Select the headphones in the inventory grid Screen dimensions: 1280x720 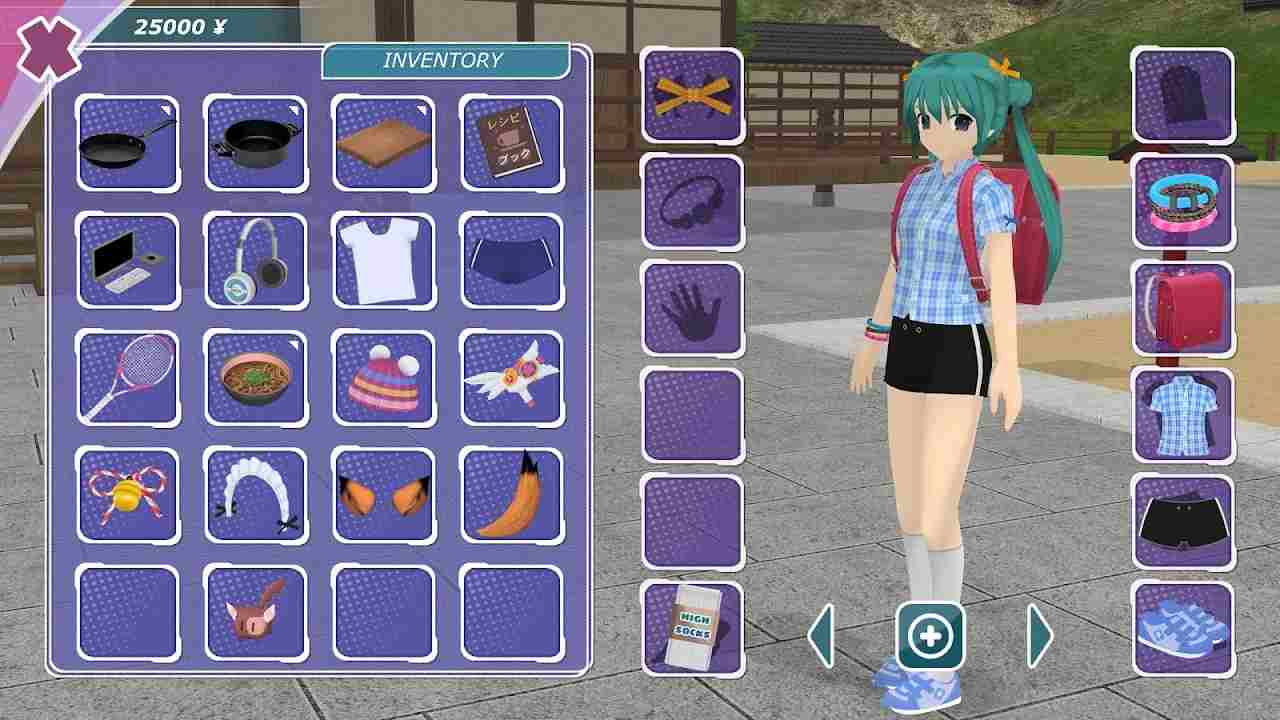coord(256,258)
